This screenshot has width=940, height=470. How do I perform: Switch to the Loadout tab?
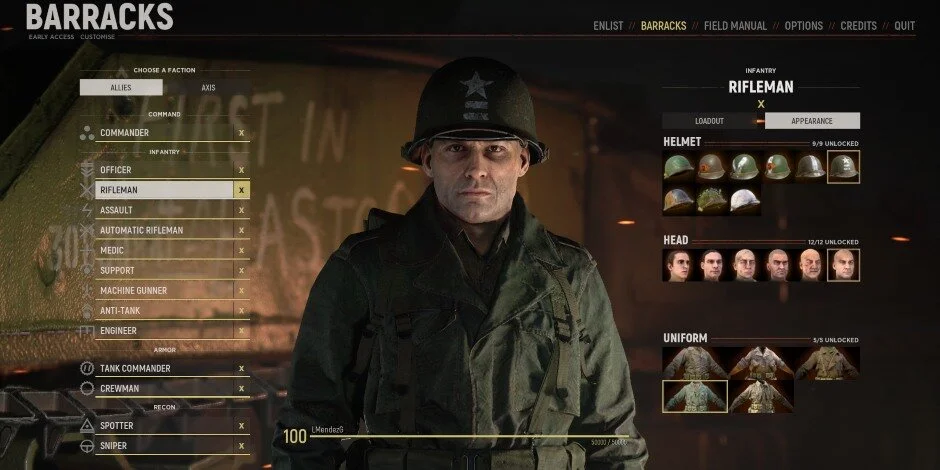tap(713, 121)
